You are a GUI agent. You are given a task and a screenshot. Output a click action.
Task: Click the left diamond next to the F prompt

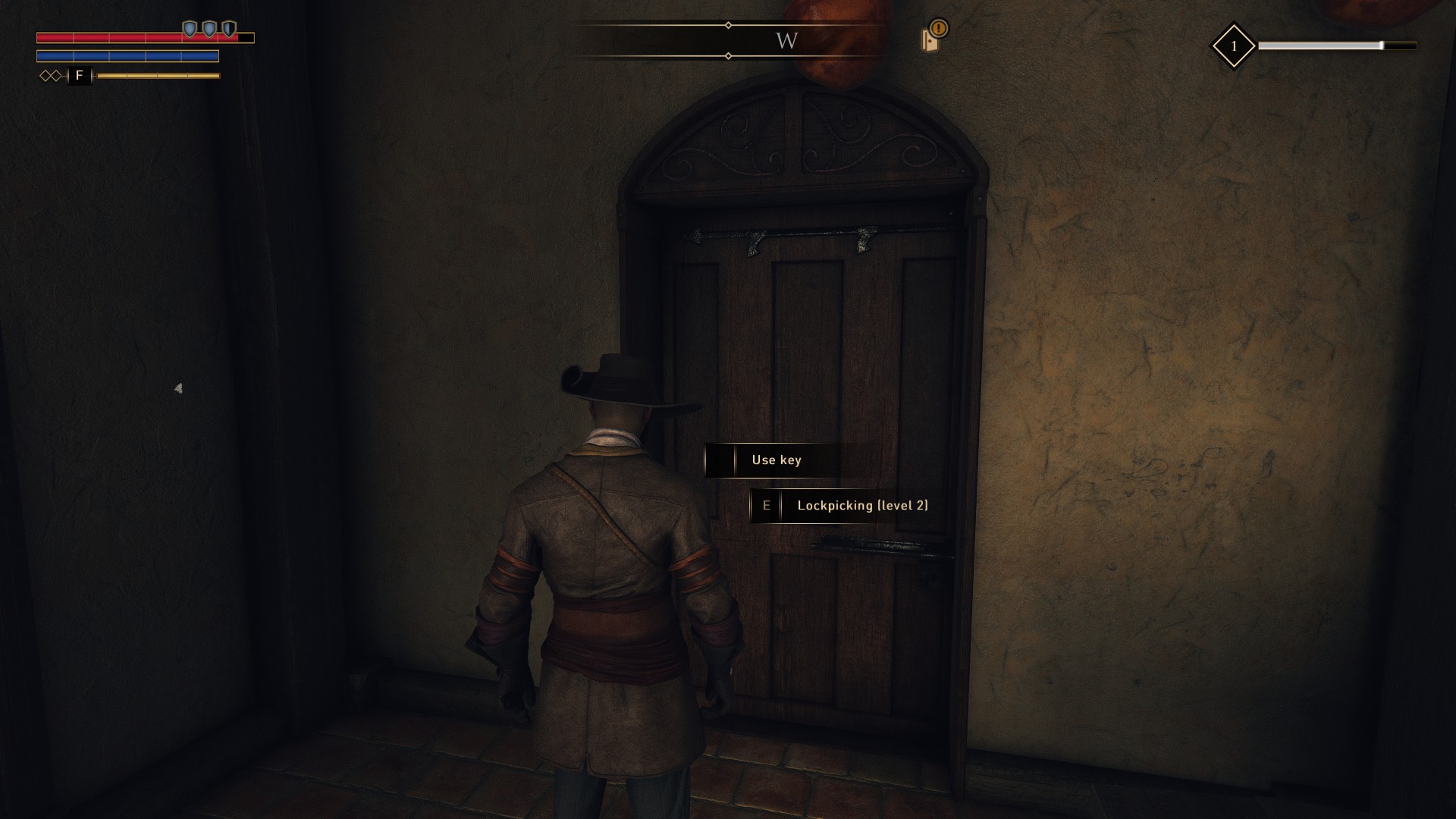(x=46, y=76)
